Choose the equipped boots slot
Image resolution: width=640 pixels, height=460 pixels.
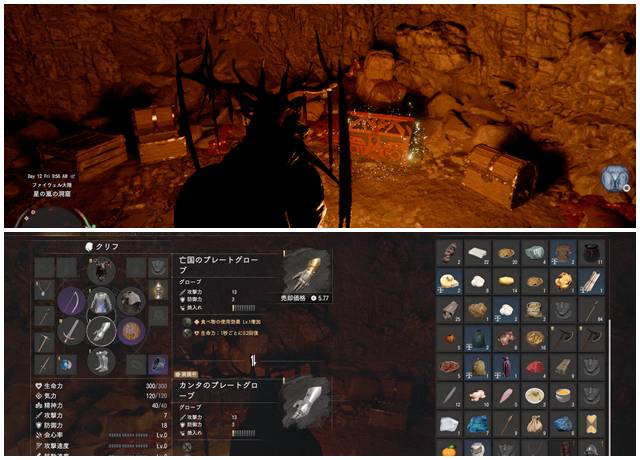click(100, 363)
